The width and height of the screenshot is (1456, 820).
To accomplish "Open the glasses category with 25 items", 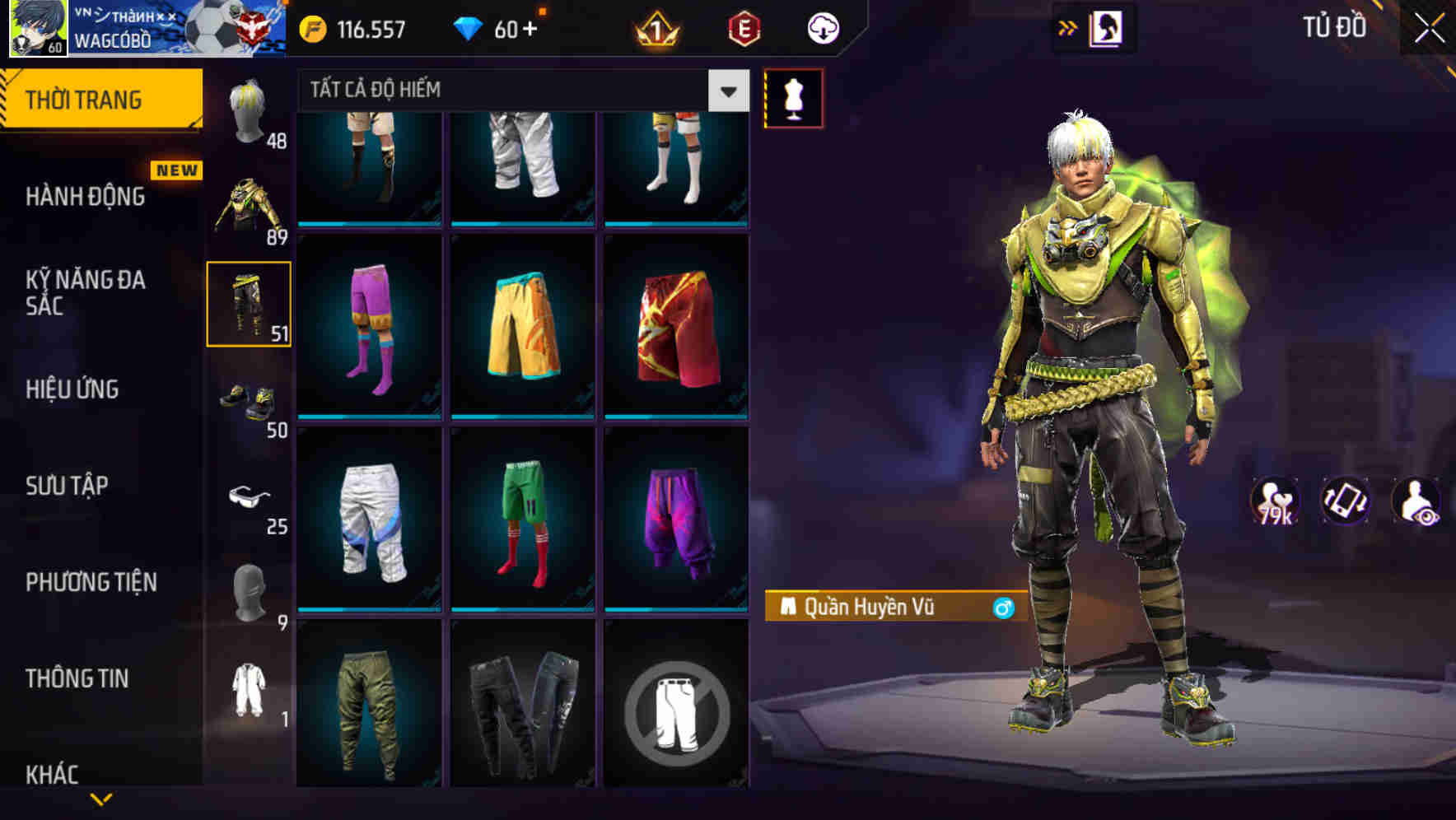I will click(250, 498).
